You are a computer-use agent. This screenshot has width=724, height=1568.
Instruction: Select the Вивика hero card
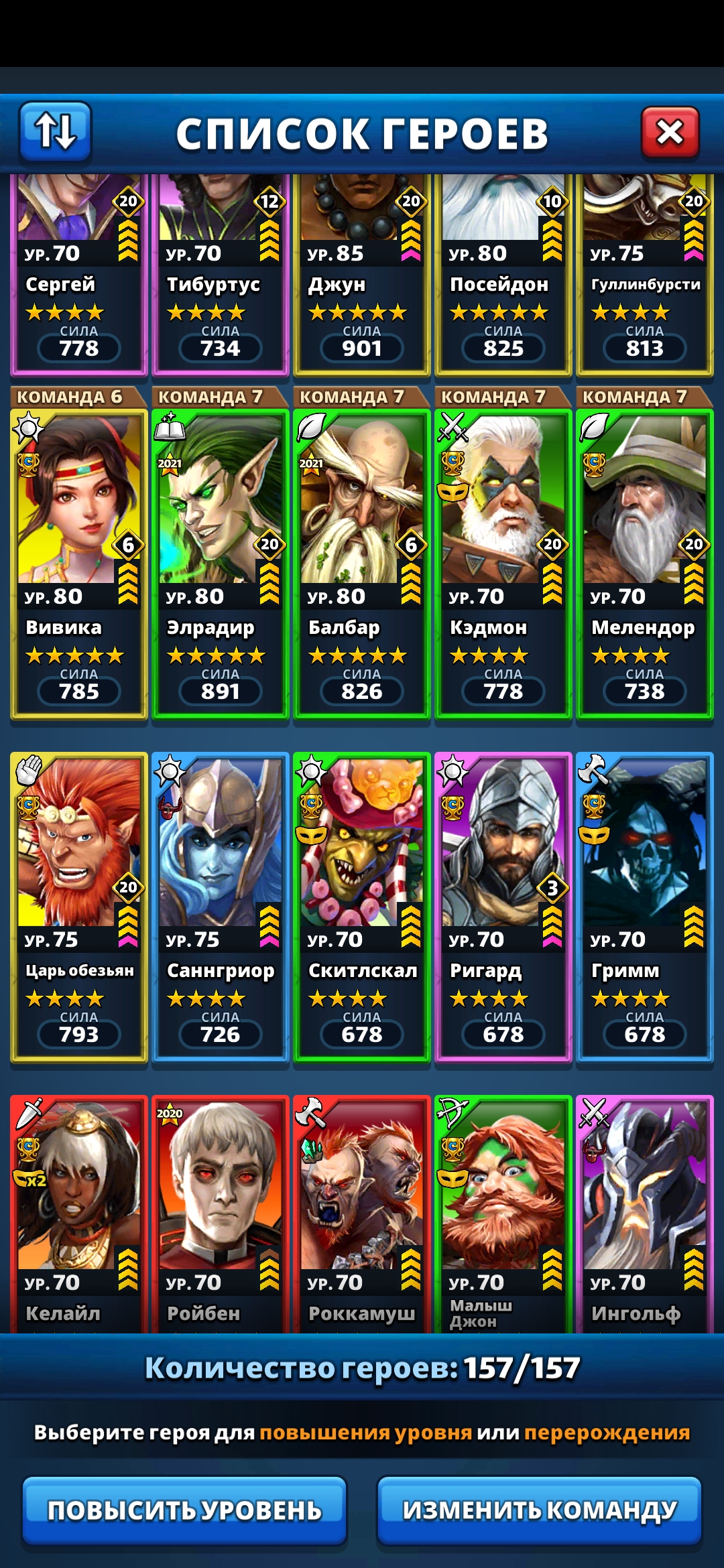(79, 563)
